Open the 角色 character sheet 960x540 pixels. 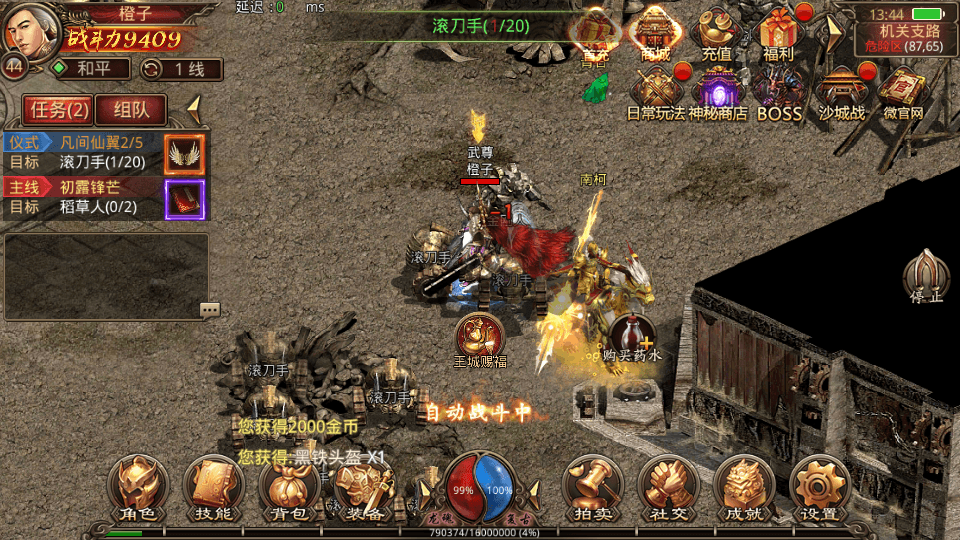(x=137, y=487)
